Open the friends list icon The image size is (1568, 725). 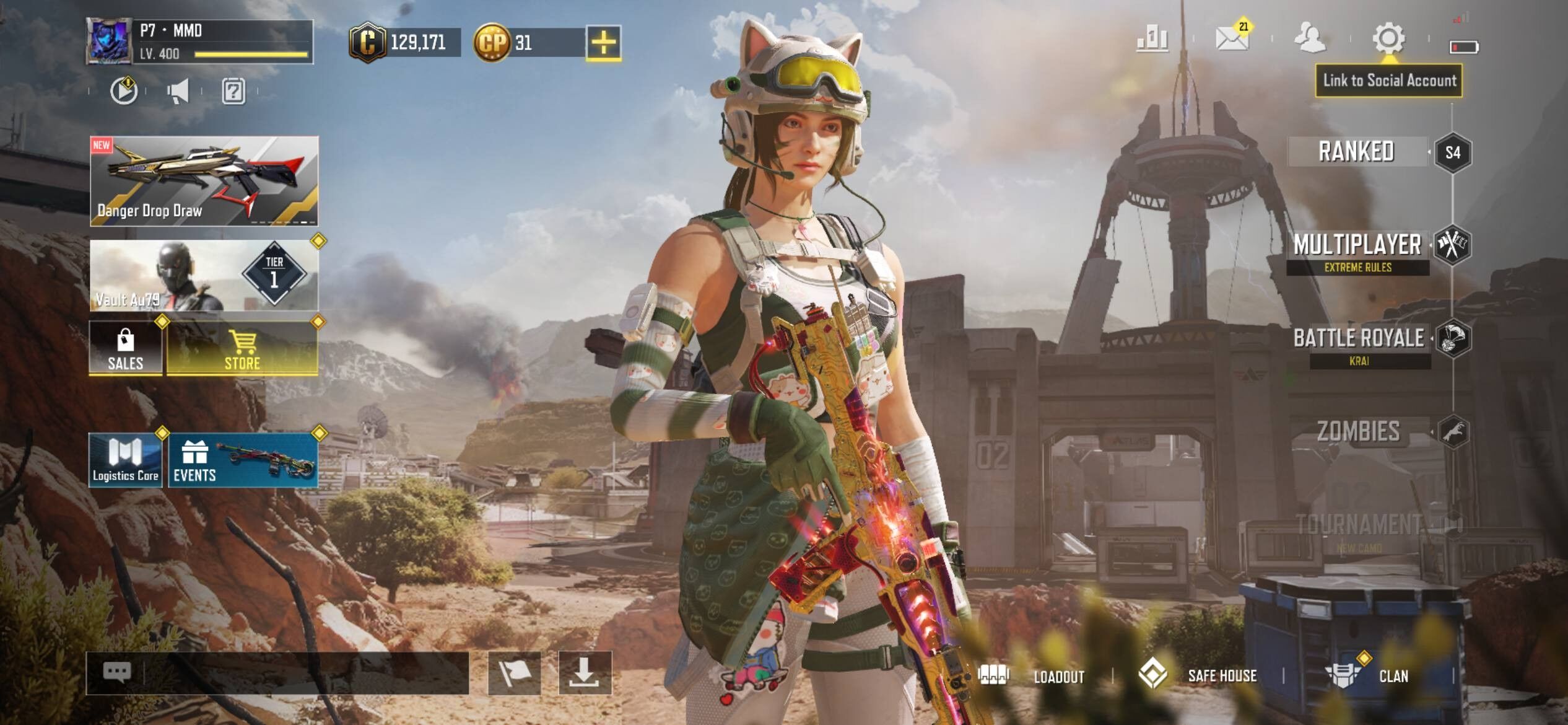point(1309,38)
